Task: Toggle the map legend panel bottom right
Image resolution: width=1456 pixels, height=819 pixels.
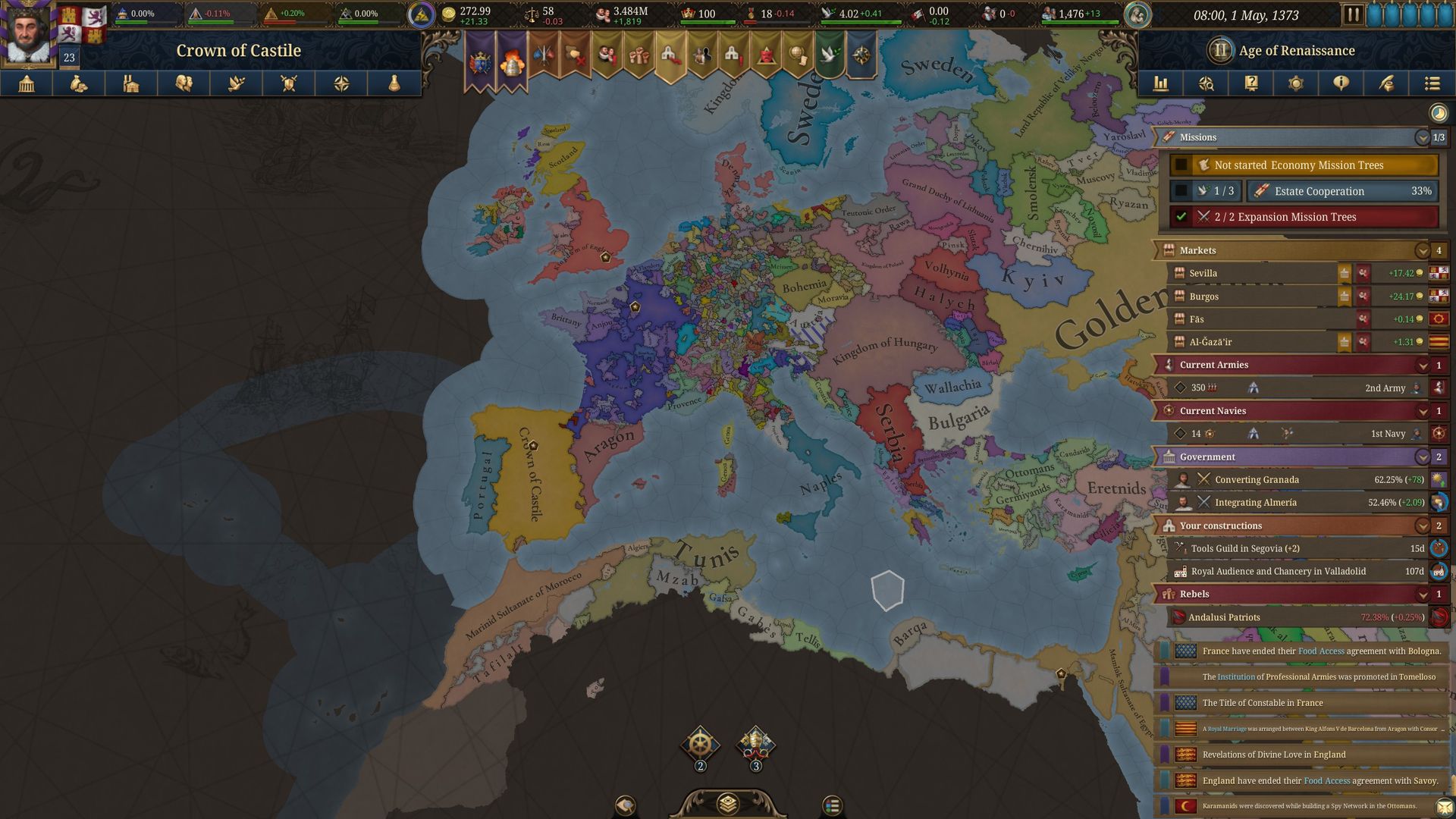Action: (x=832, y=804)
